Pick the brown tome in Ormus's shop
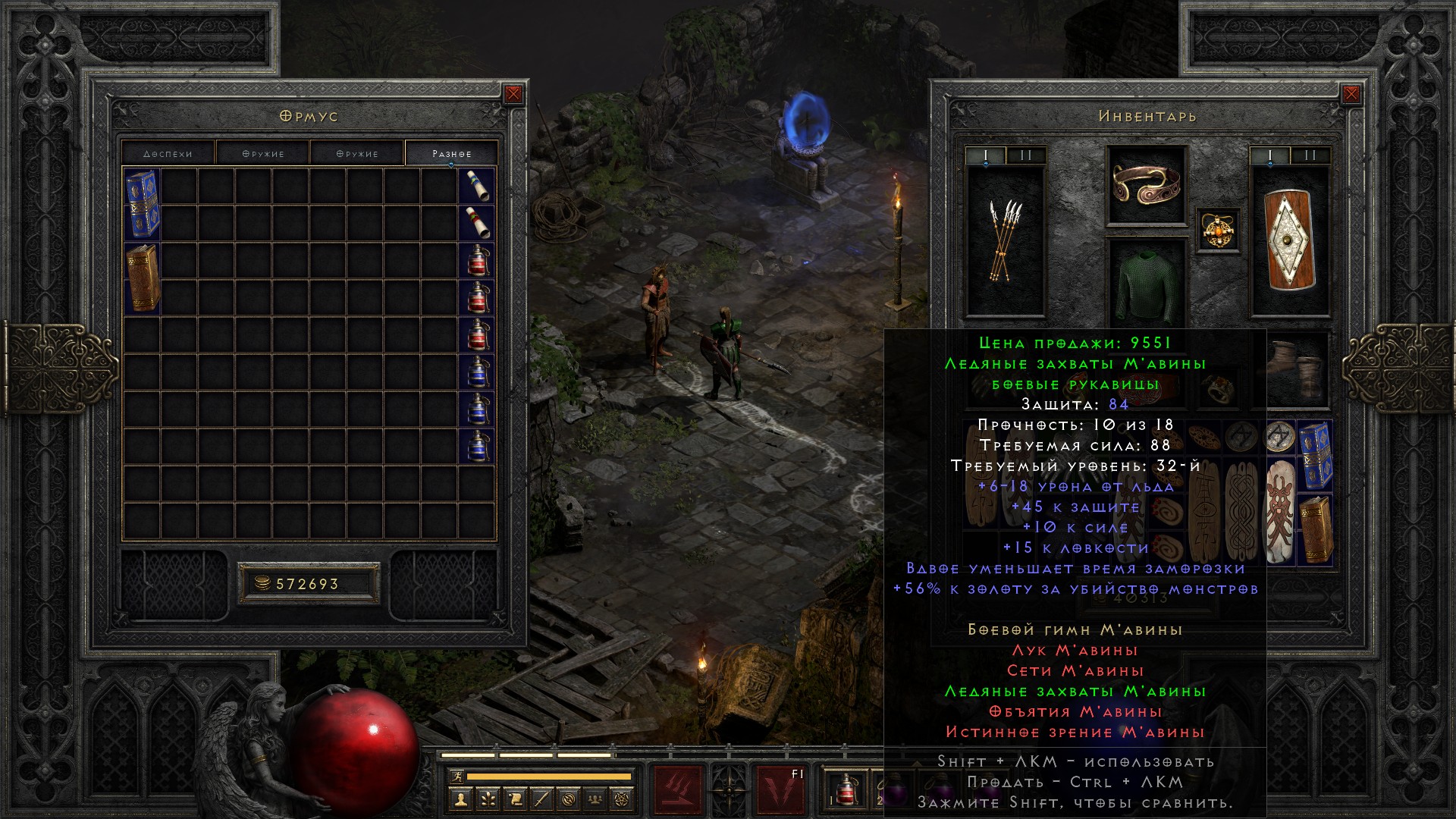This screenshot has height=819, width=1456. pyautogui.click(x=142, y=278)
